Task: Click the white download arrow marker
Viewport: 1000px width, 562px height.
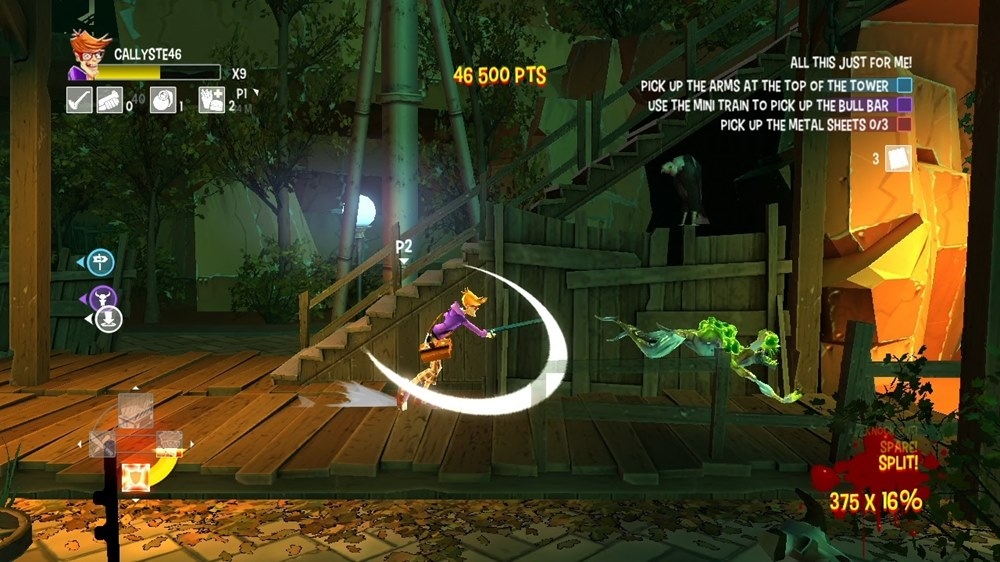Action: pos(109,319)
